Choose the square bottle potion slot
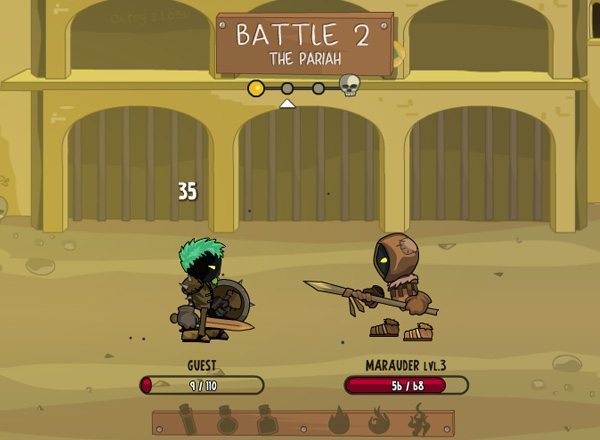 (x=266, y=421)
